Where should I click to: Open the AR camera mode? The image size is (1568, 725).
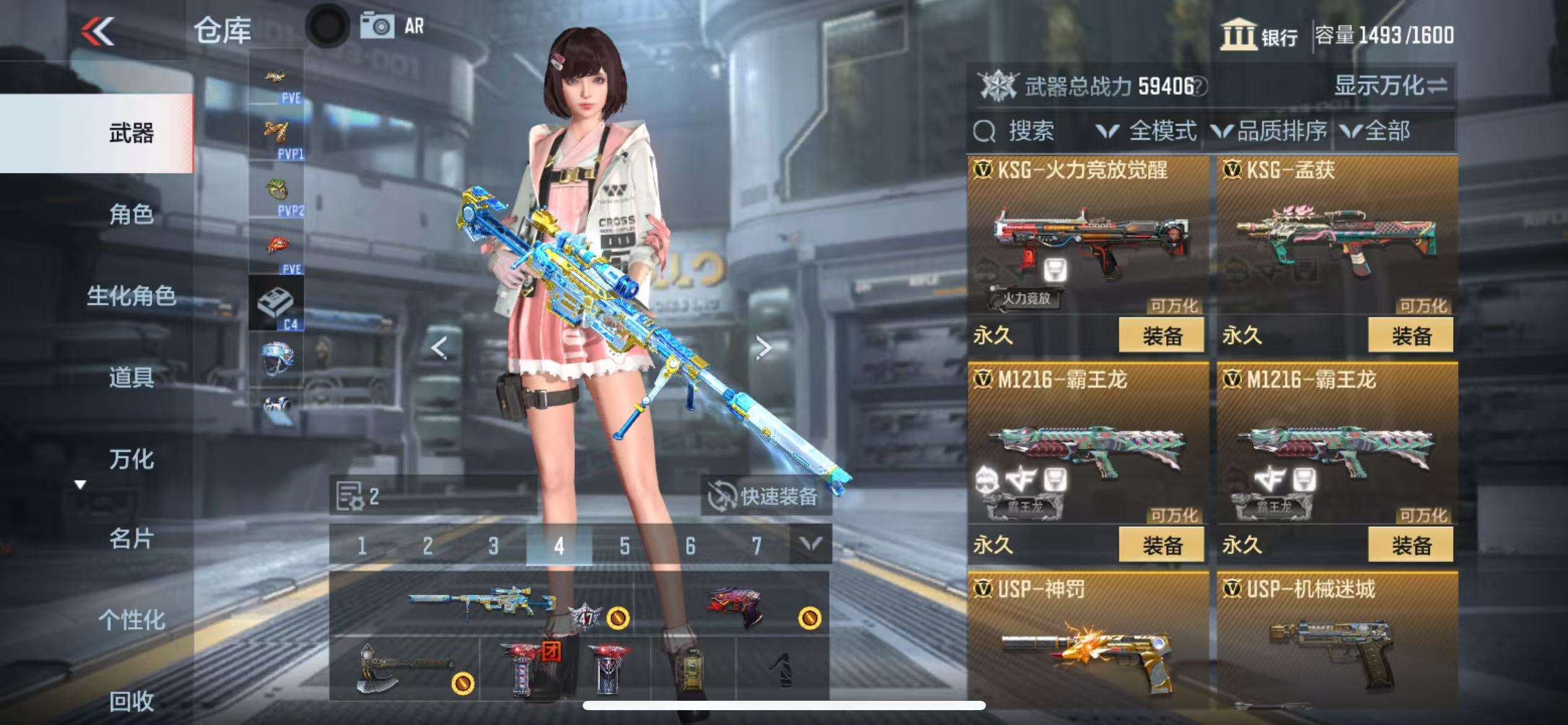[393, 26]
